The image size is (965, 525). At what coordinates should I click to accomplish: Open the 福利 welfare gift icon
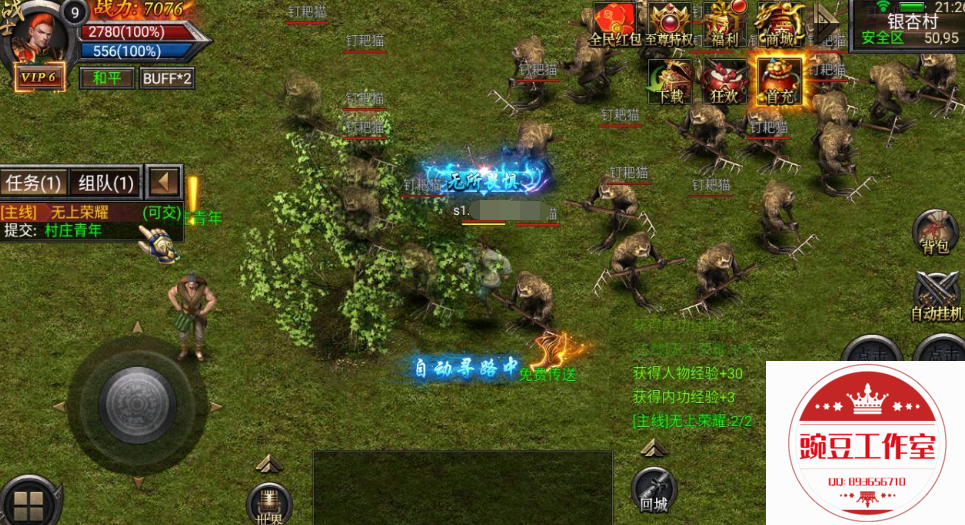[722, 24]
